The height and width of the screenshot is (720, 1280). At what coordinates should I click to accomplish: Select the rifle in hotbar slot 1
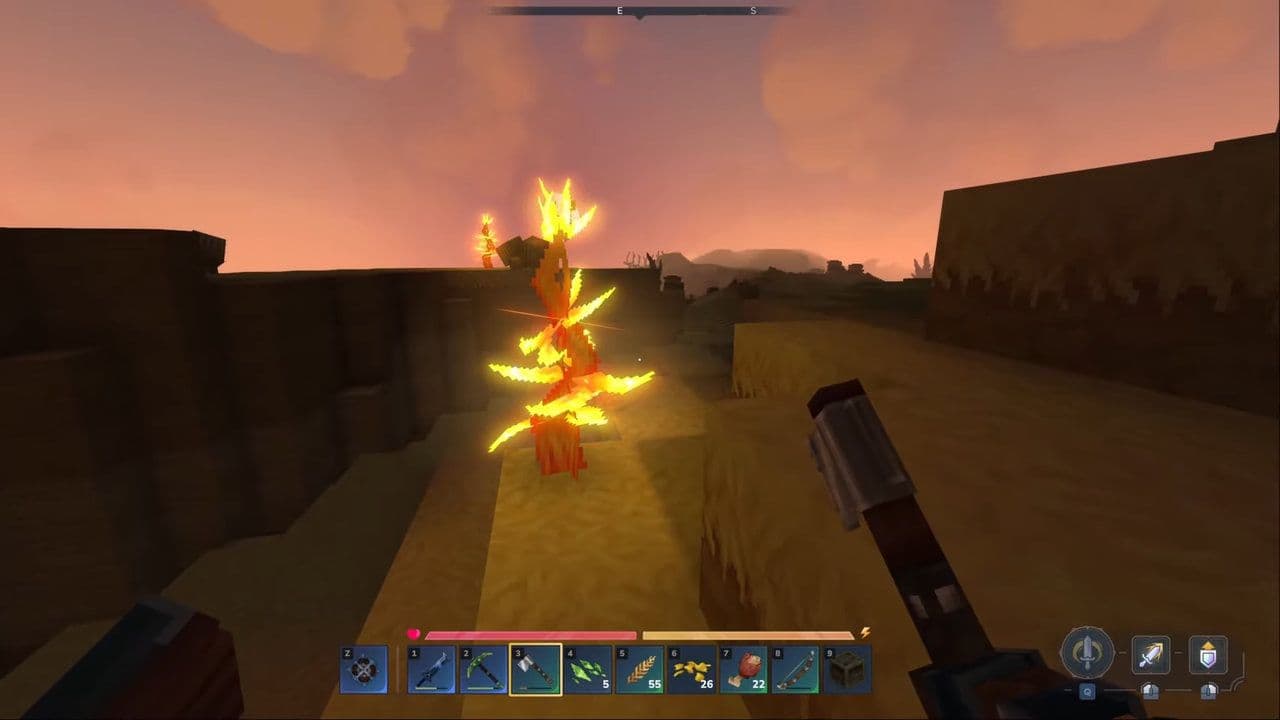tap(432, 668)
